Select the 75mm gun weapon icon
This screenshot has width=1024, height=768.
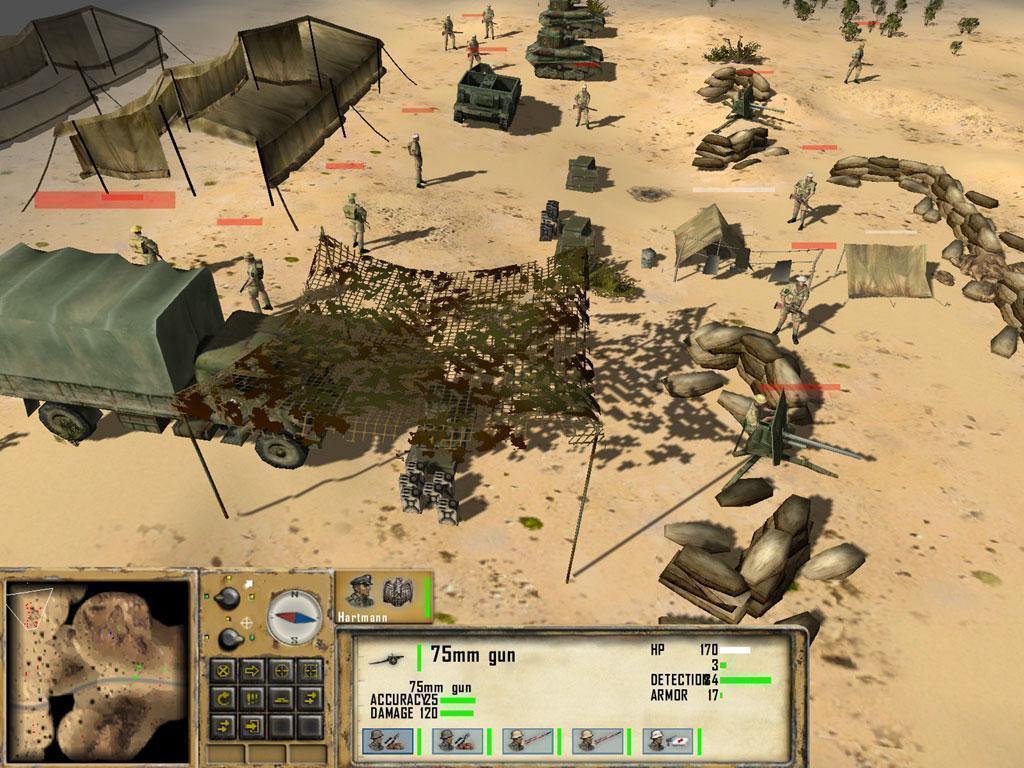(x=385, y=657)
